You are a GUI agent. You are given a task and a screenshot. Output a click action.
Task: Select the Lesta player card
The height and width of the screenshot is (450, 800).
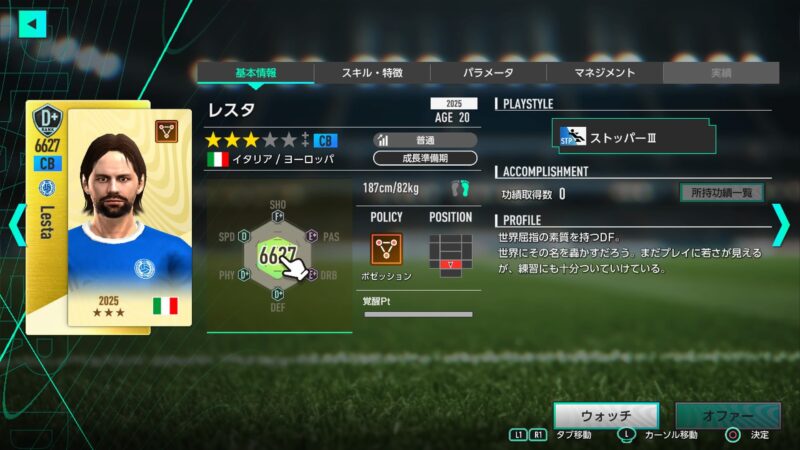(x=108, y=215)
